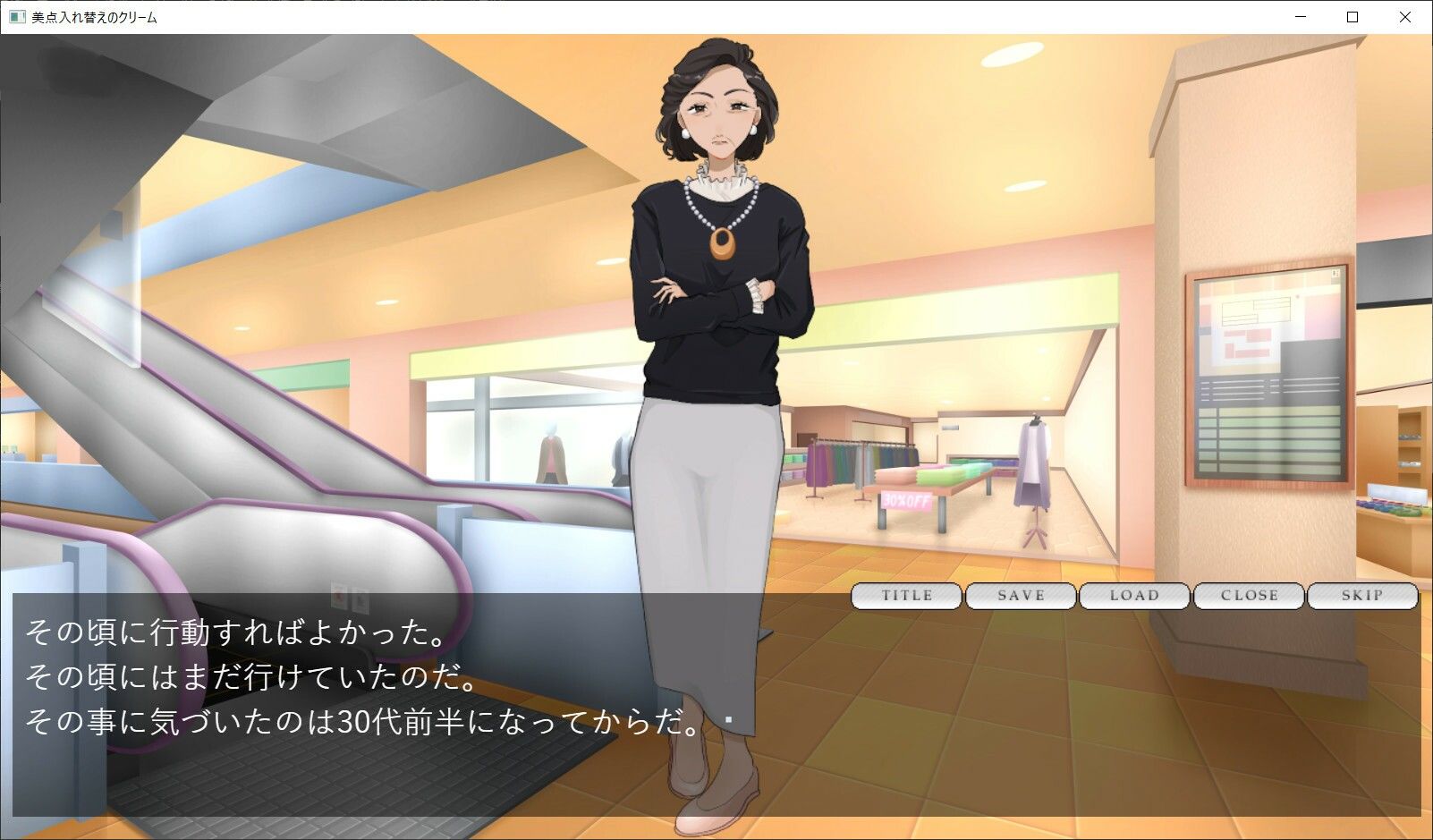Maximize the game window
Screen dimensions: 1433x840
(1351, 15)
